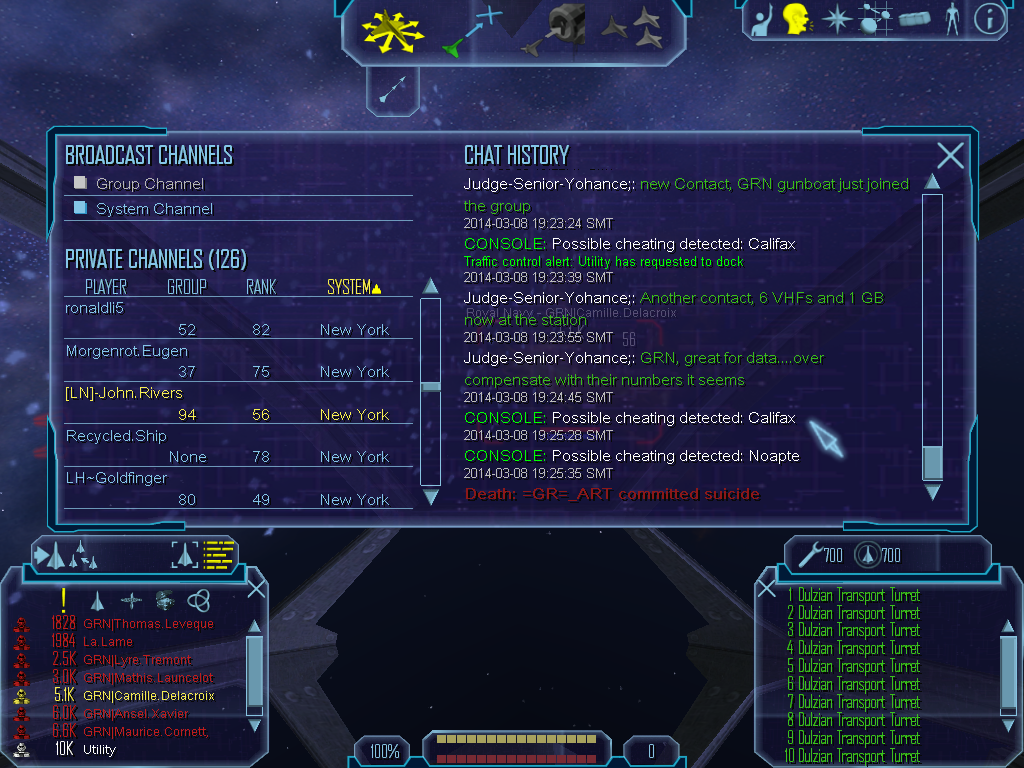Close the chat window
The image size is (1024, 768).
pos(950,155)
